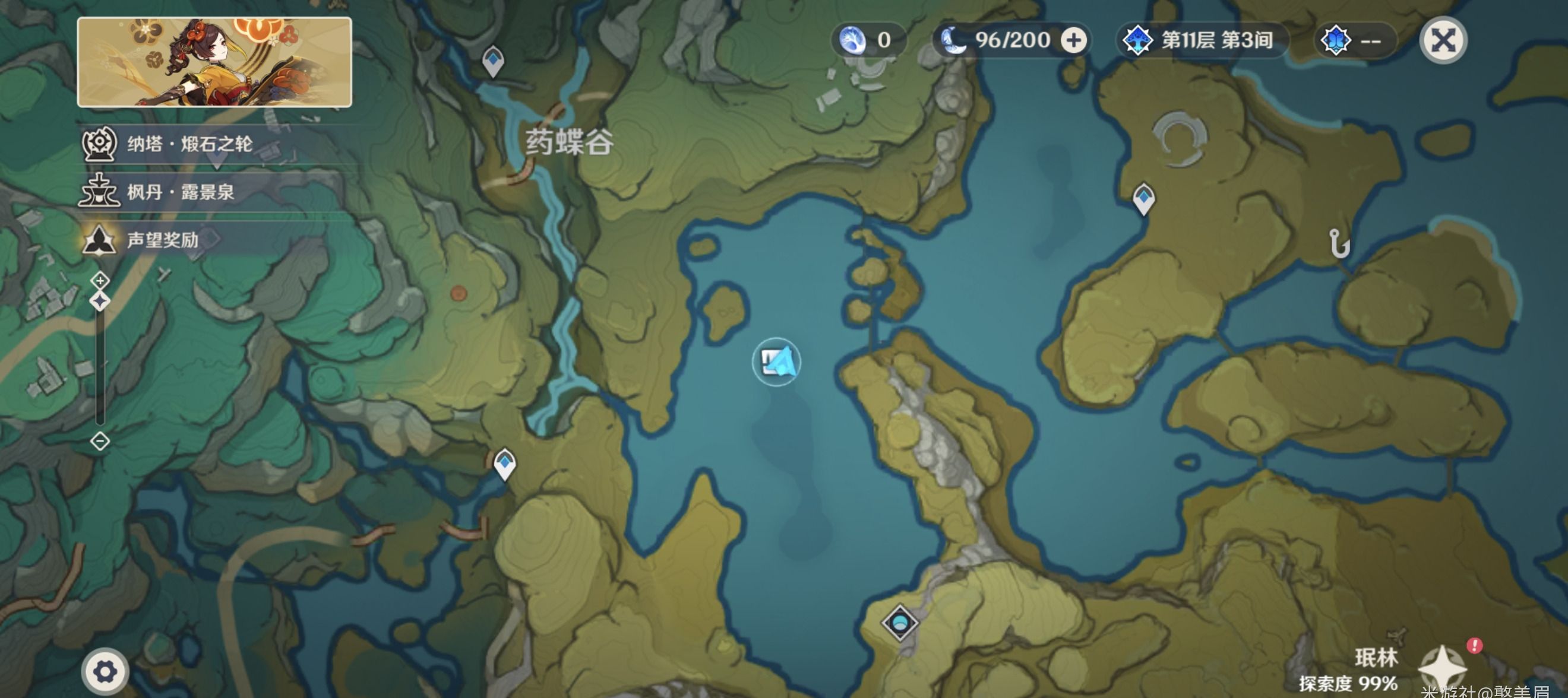Click the zoom slider diamond handle
Viewport: 1568px width, 698px height.
(x=100, y=302)
